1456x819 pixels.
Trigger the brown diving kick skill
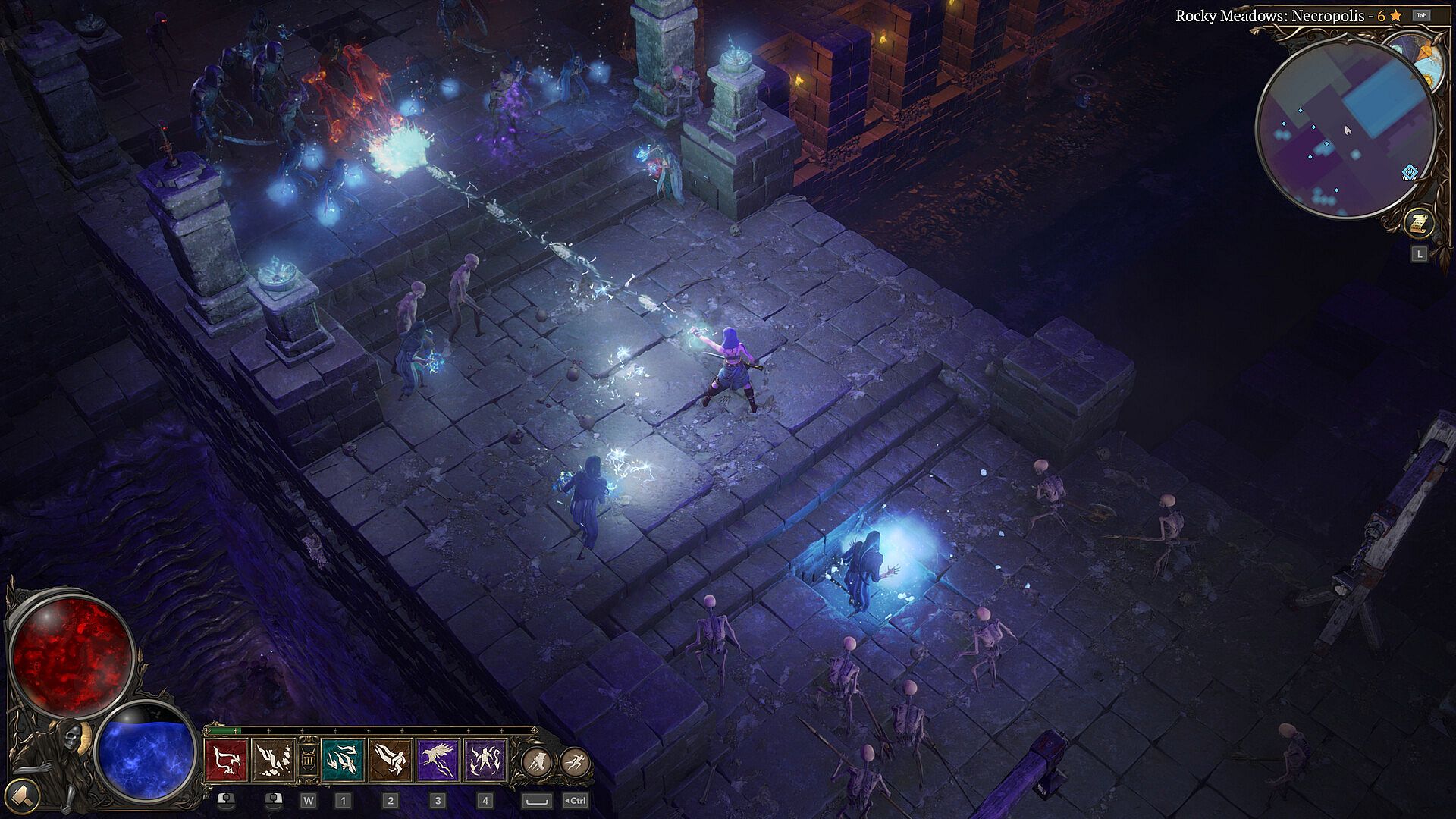(x=391, y=759)
